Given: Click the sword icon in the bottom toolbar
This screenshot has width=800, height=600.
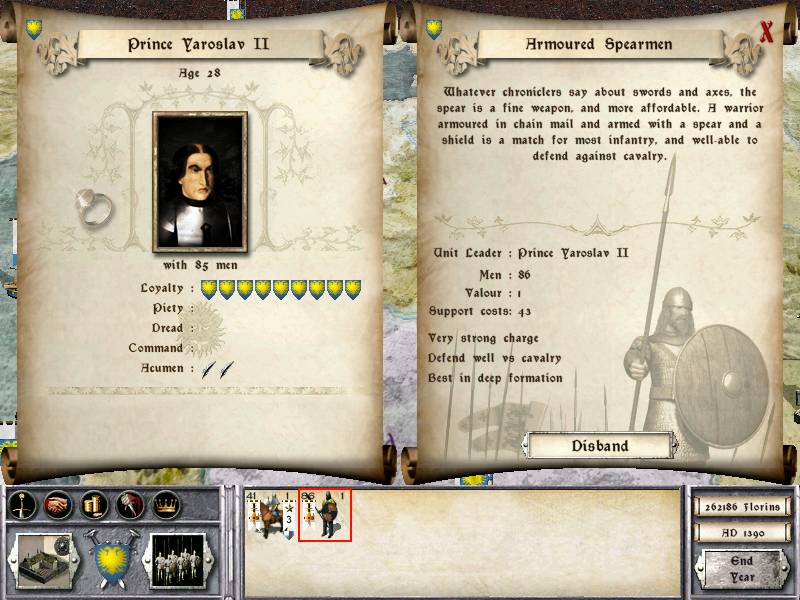Looking at the screenshot, I should pyautogui.click(x=23, y=506).
